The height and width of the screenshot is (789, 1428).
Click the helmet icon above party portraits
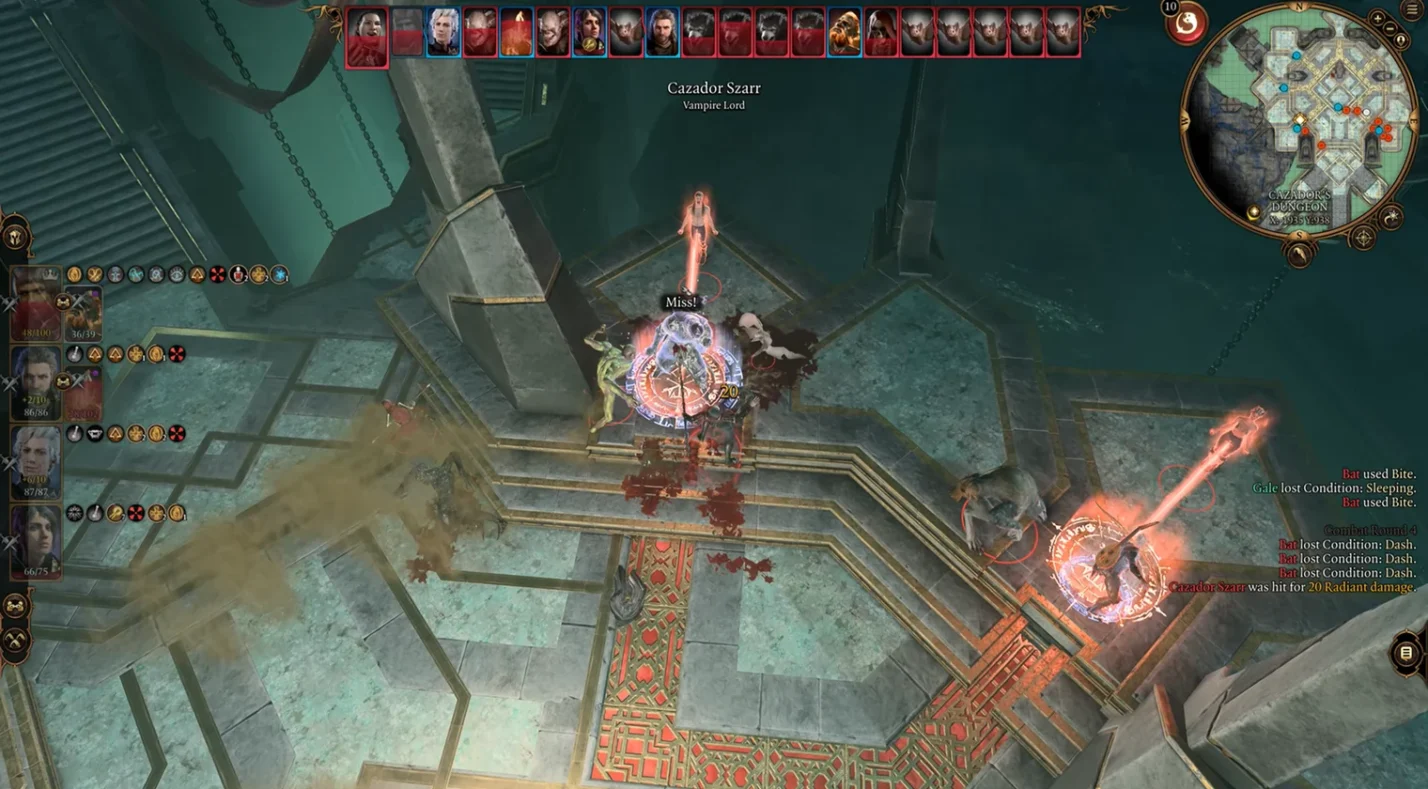click(x=16, y=237)
